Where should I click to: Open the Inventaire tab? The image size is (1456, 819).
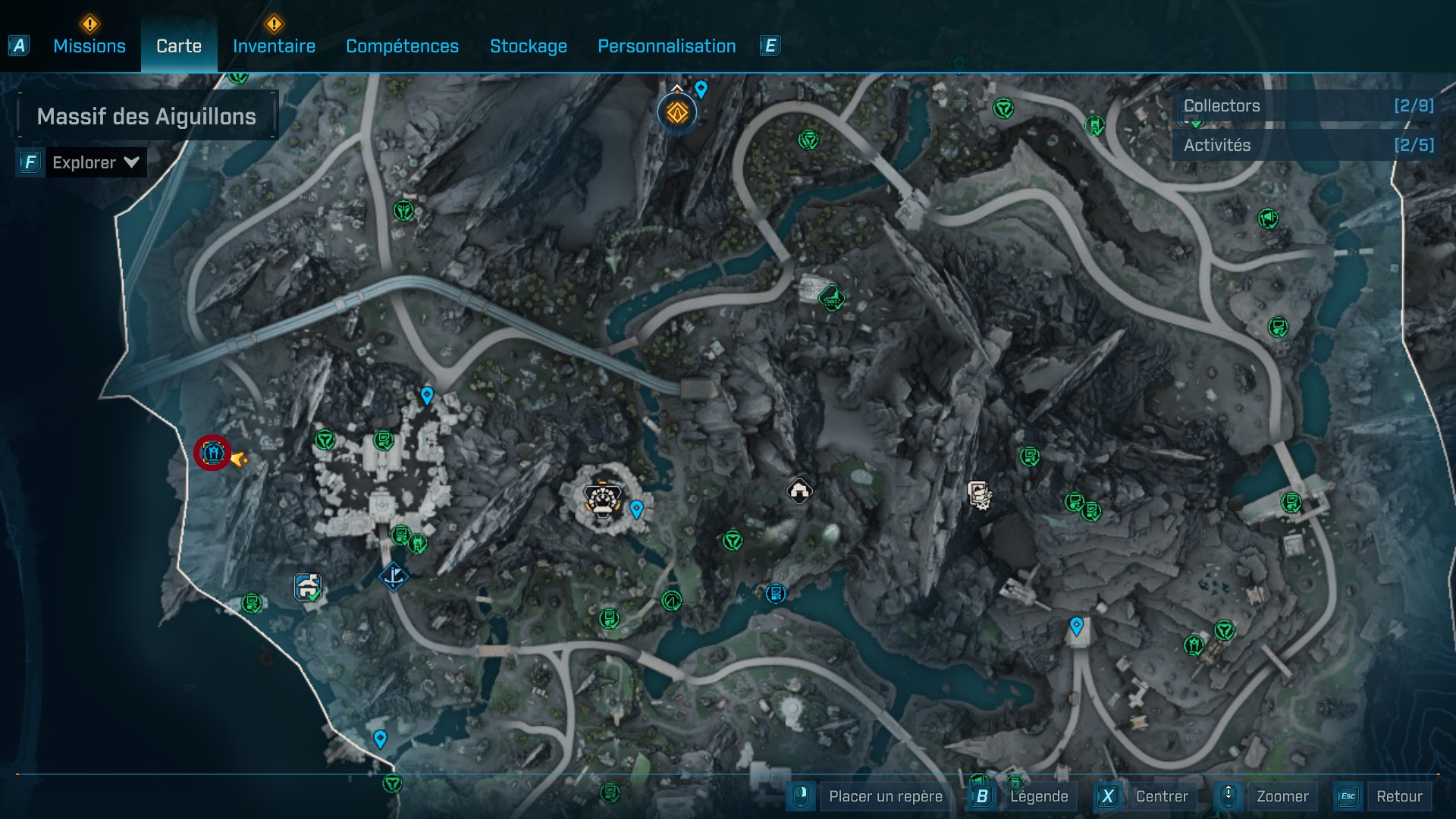pos(274,46)
